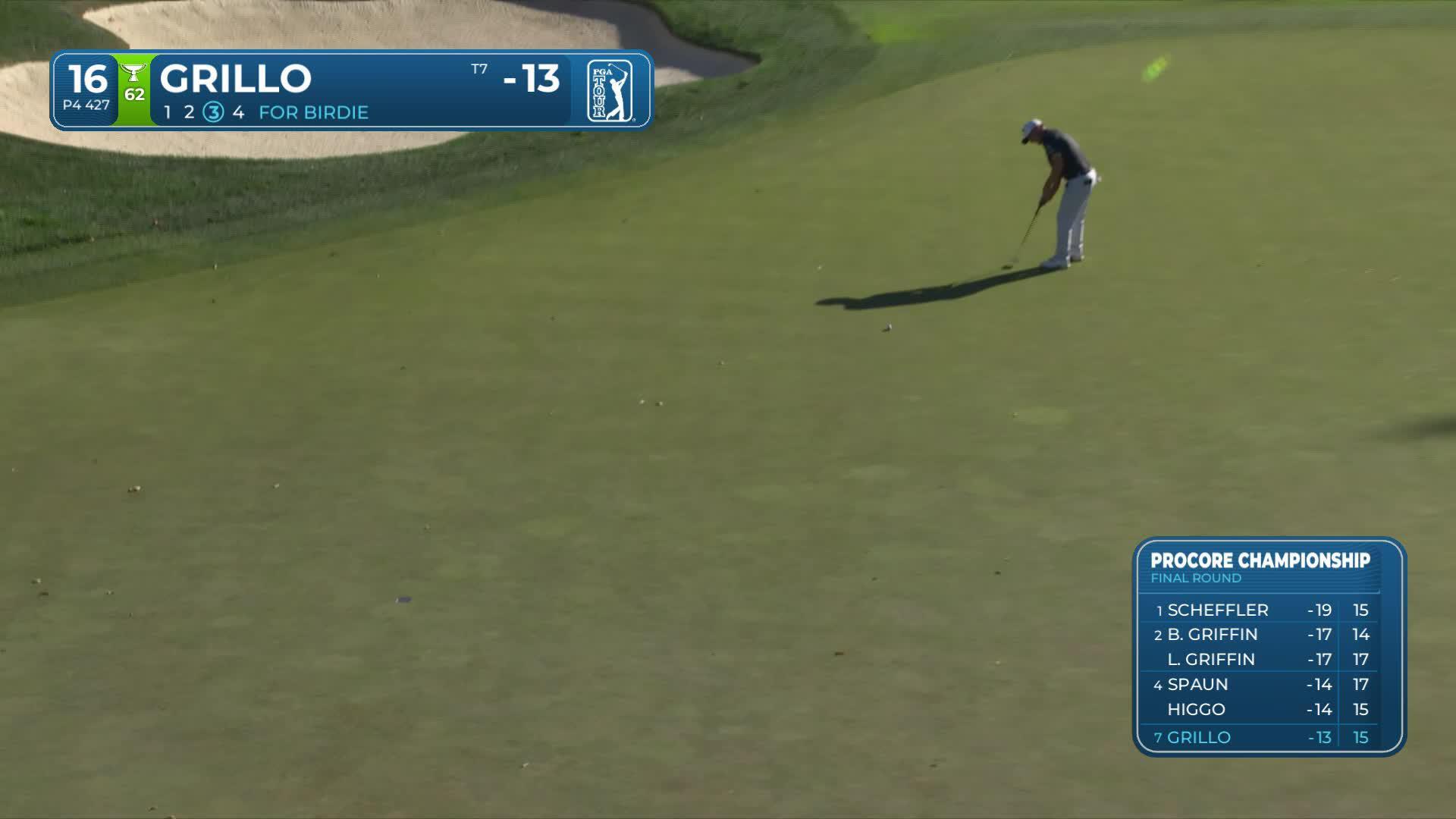1456x819 pixels.
Task: Select the Higgo leaderboard row
Action: [1259, 709]
